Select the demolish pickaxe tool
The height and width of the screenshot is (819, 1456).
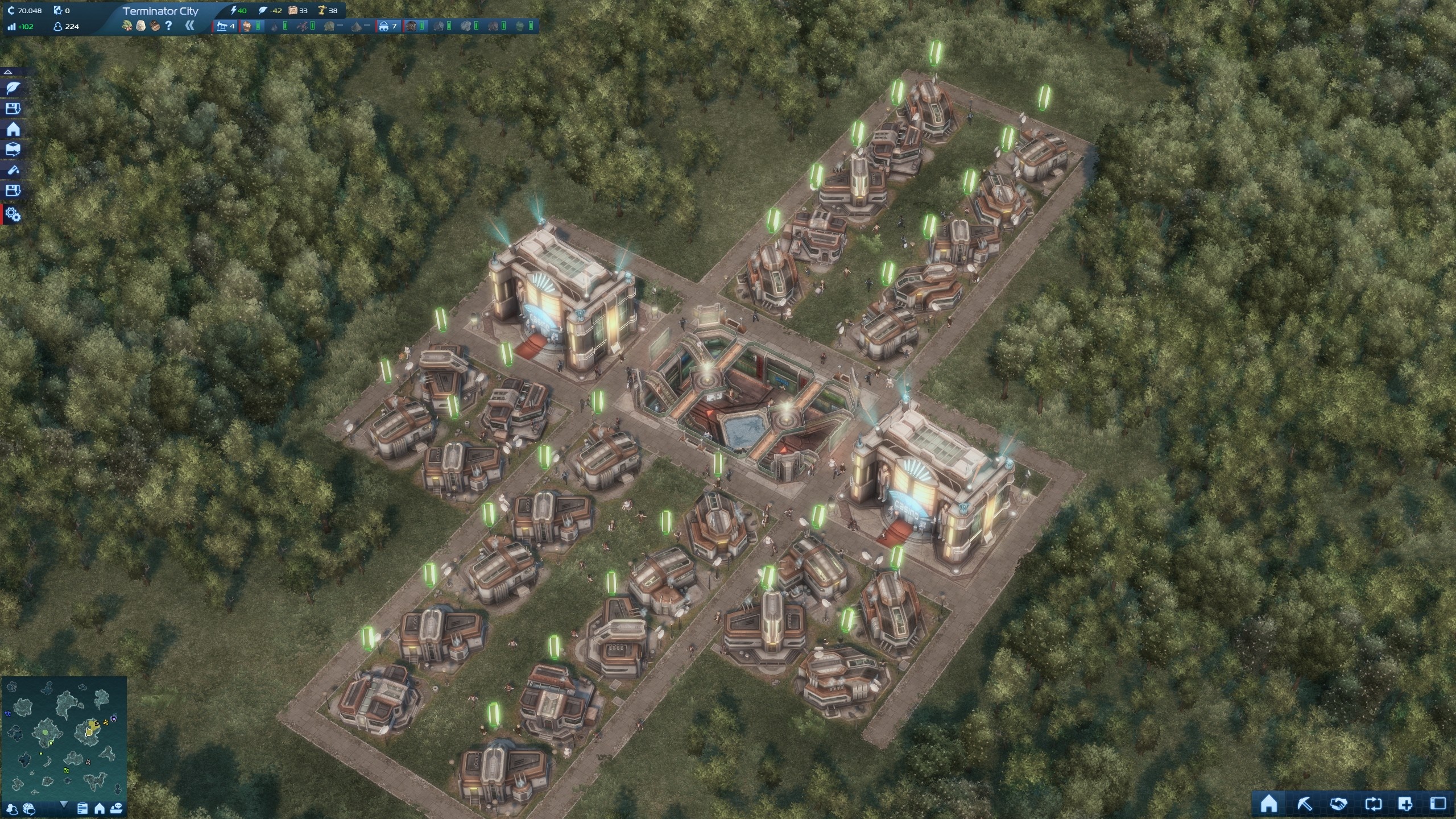pos(1304,803)
